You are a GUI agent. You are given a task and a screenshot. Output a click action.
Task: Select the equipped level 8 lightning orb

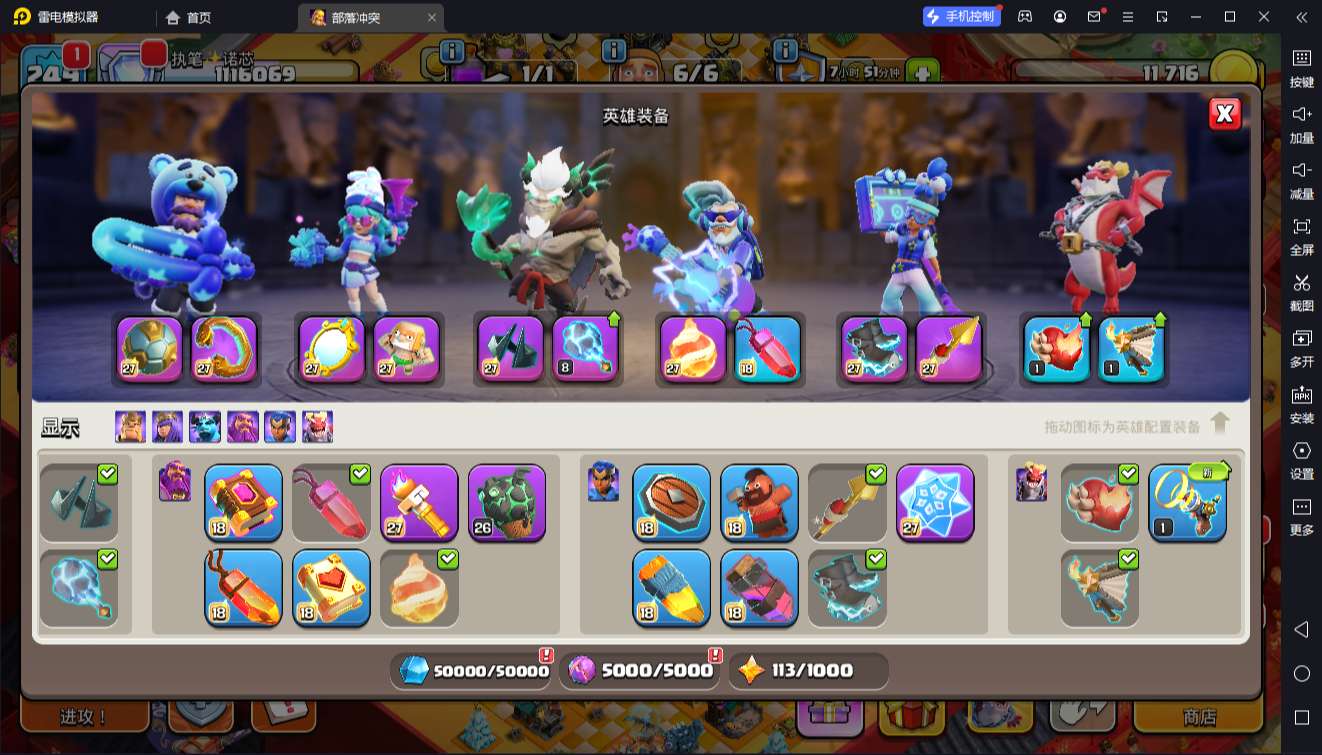[x=585, y=349]
